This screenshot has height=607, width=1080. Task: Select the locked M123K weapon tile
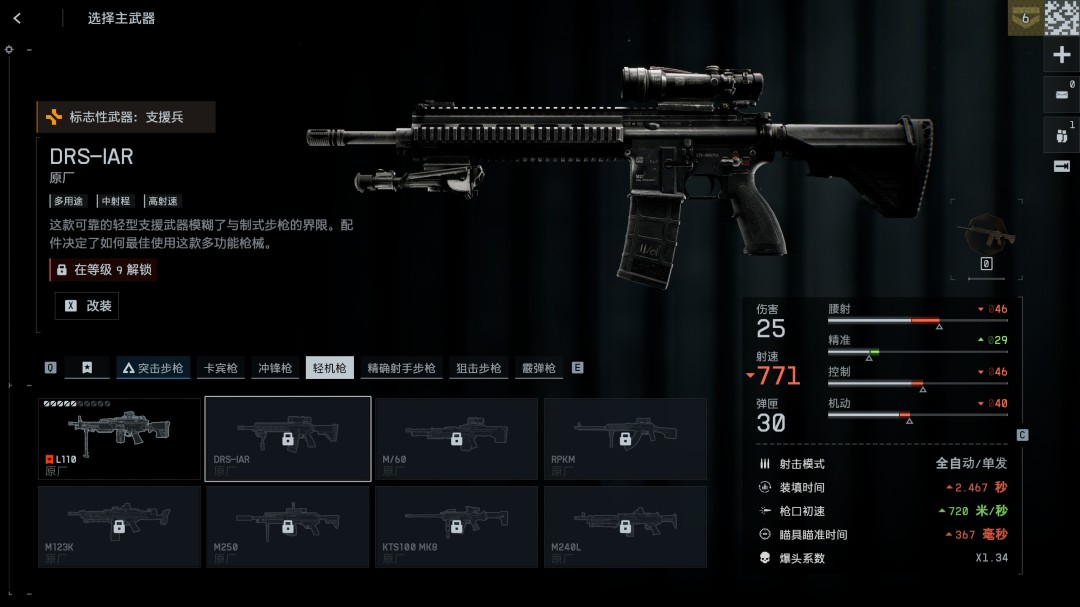[119, 526]
